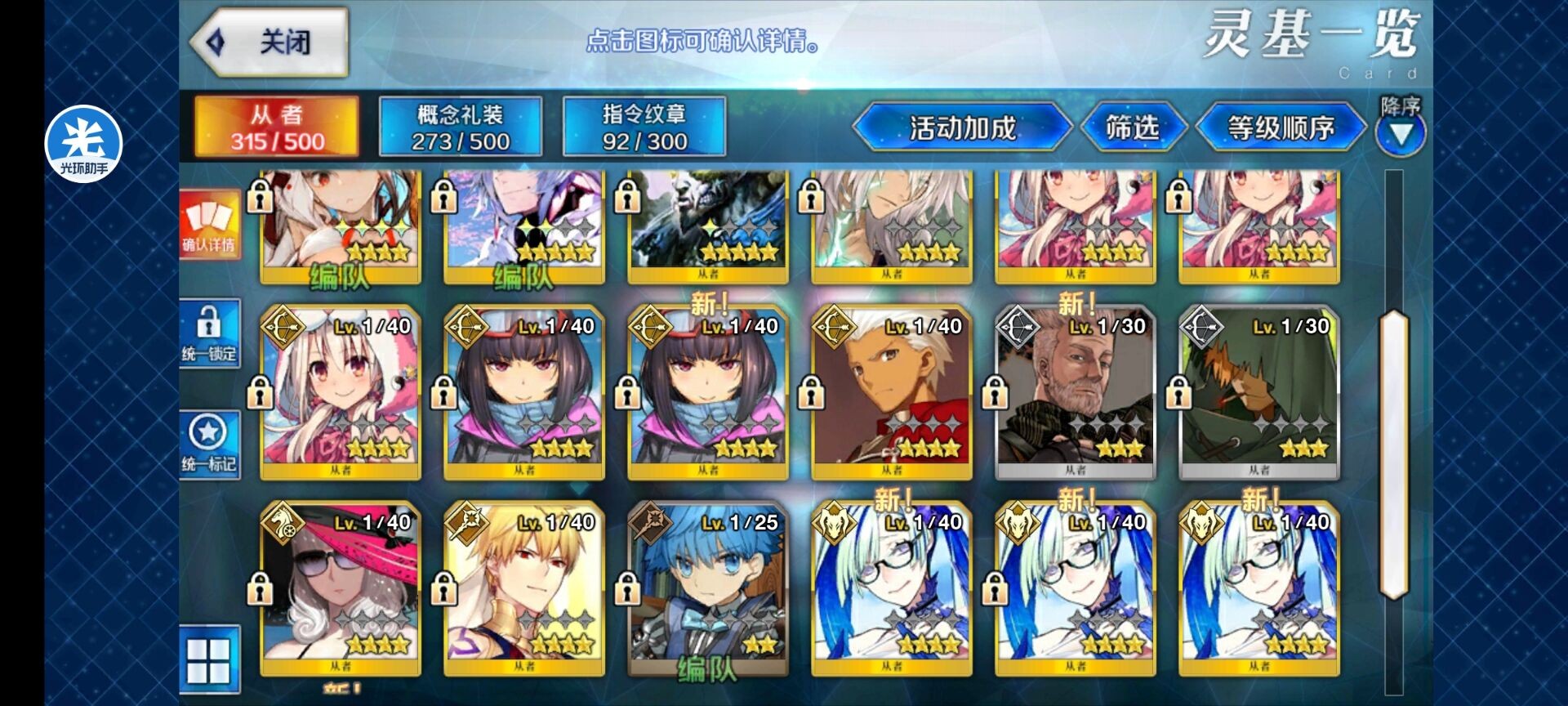The image size is (1568, 706).
Task: Open the 概念礼装 tab
Action: pos(461,127)
